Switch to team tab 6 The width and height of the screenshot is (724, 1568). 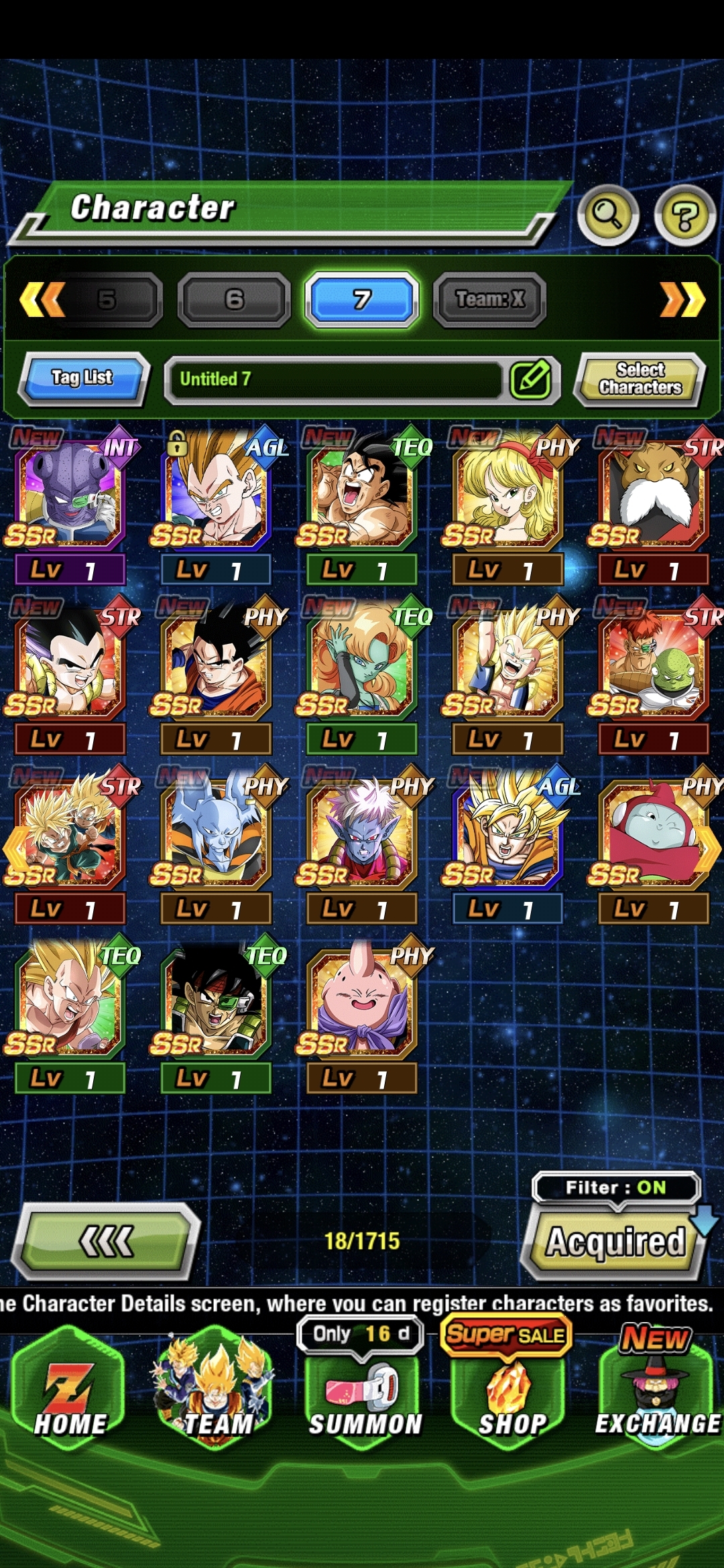click(x=234, y=300)
